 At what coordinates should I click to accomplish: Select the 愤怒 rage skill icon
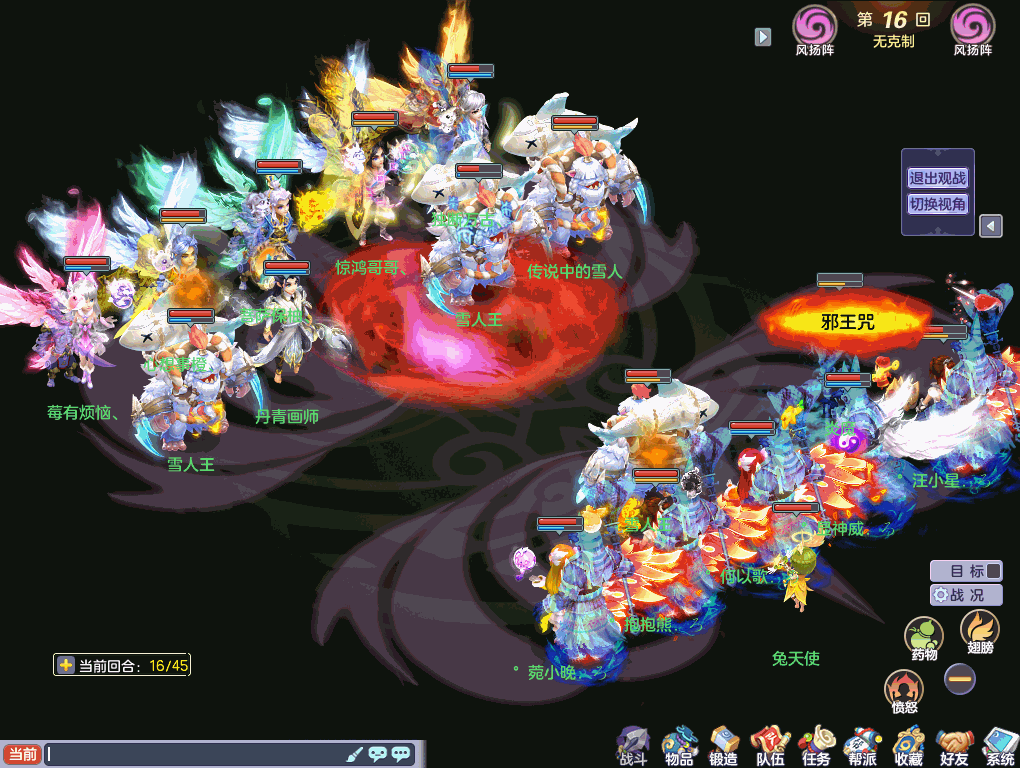pos(904,689)
